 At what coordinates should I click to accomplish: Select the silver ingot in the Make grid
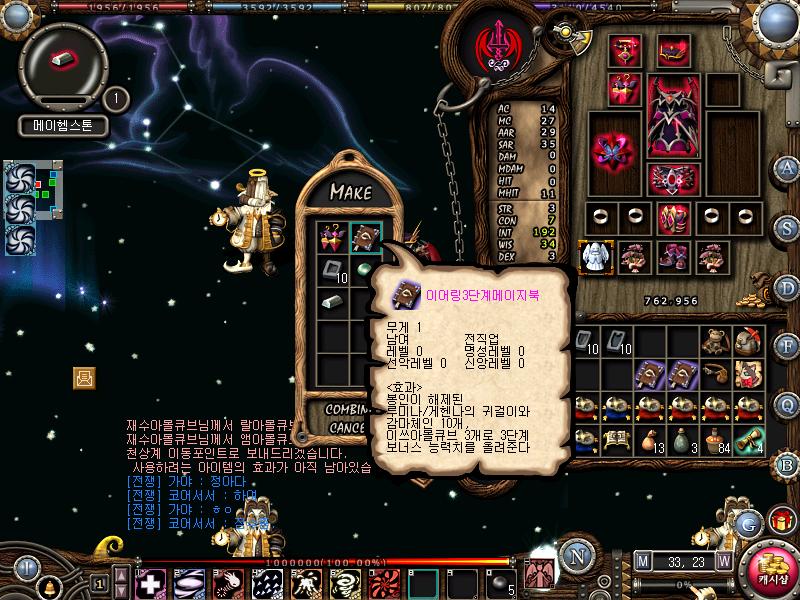[x=333, y=300]
